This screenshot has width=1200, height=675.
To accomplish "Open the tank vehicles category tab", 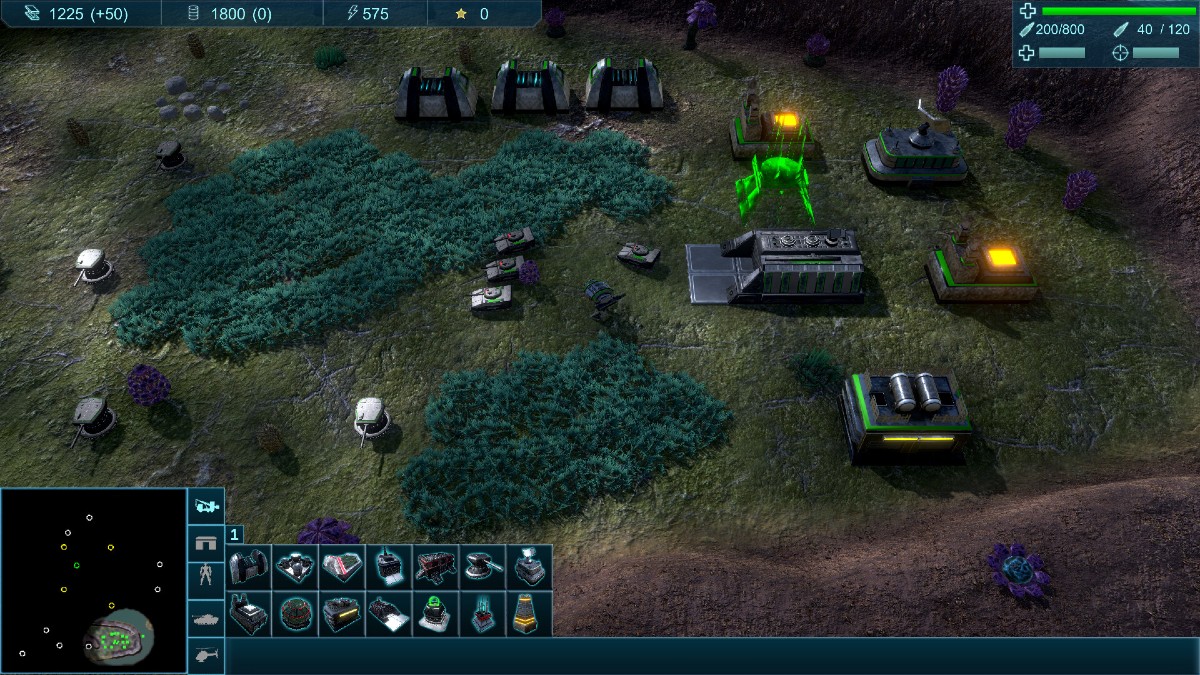I will tap(206, 618).
